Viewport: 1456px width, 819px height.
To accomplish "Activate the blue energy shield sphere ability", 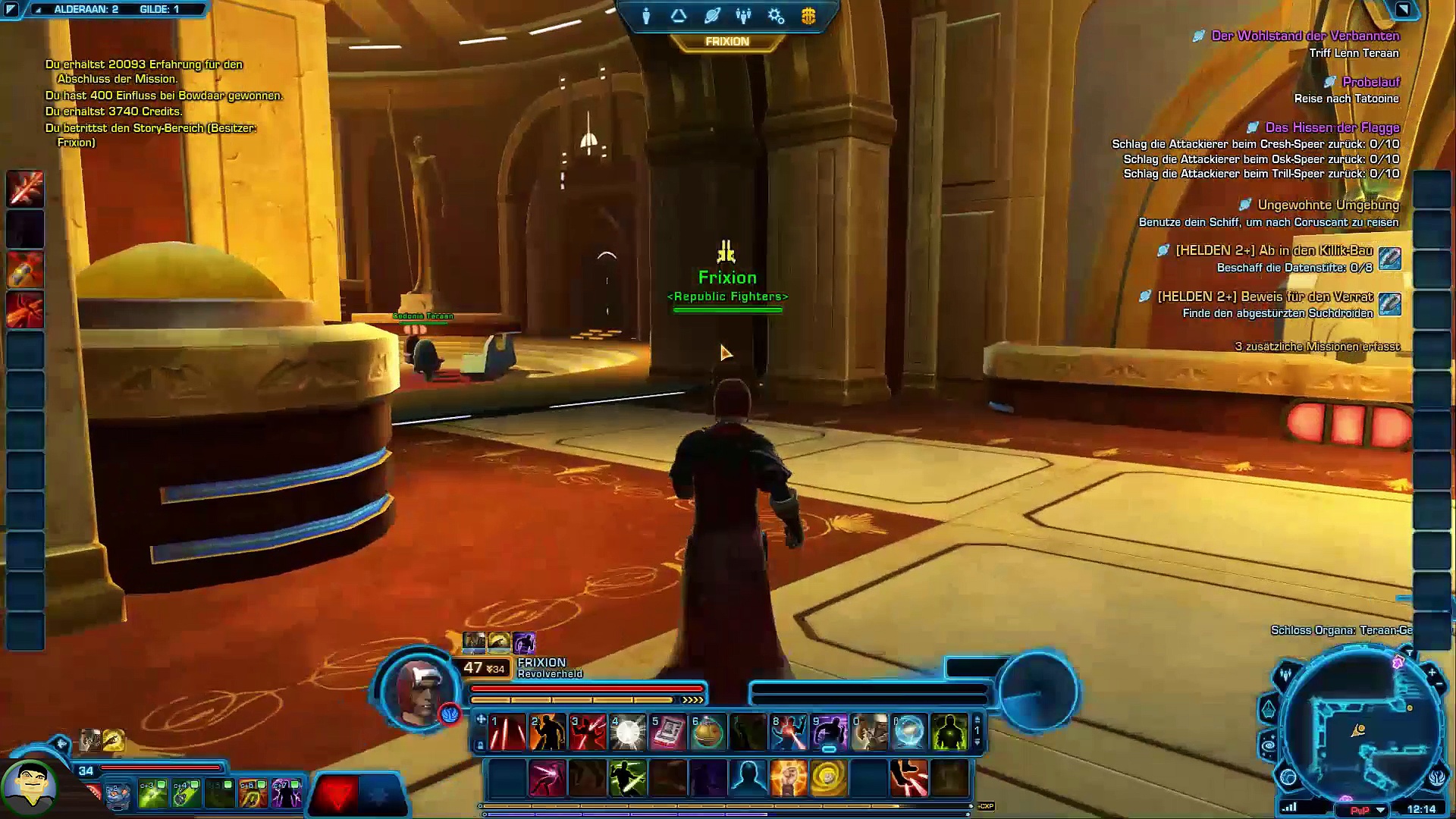I will point(909,733).
